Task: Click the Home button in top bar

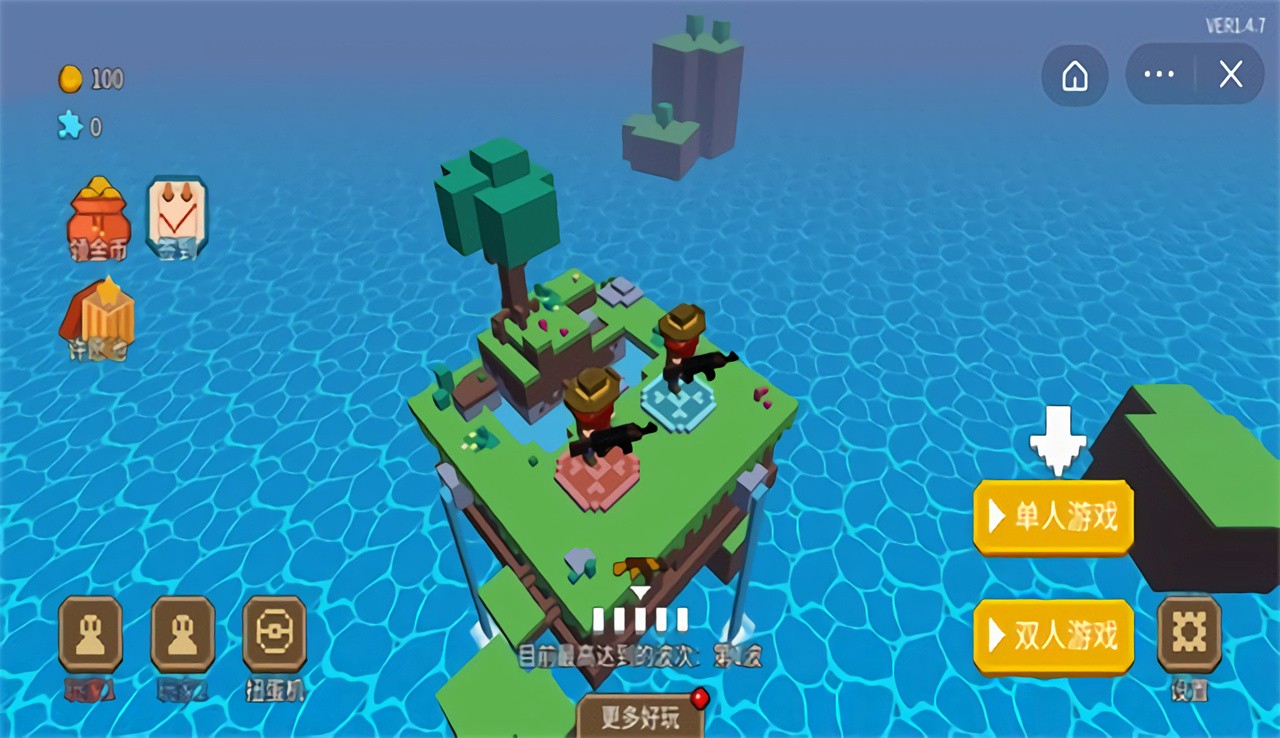Action: point(1075,75)
